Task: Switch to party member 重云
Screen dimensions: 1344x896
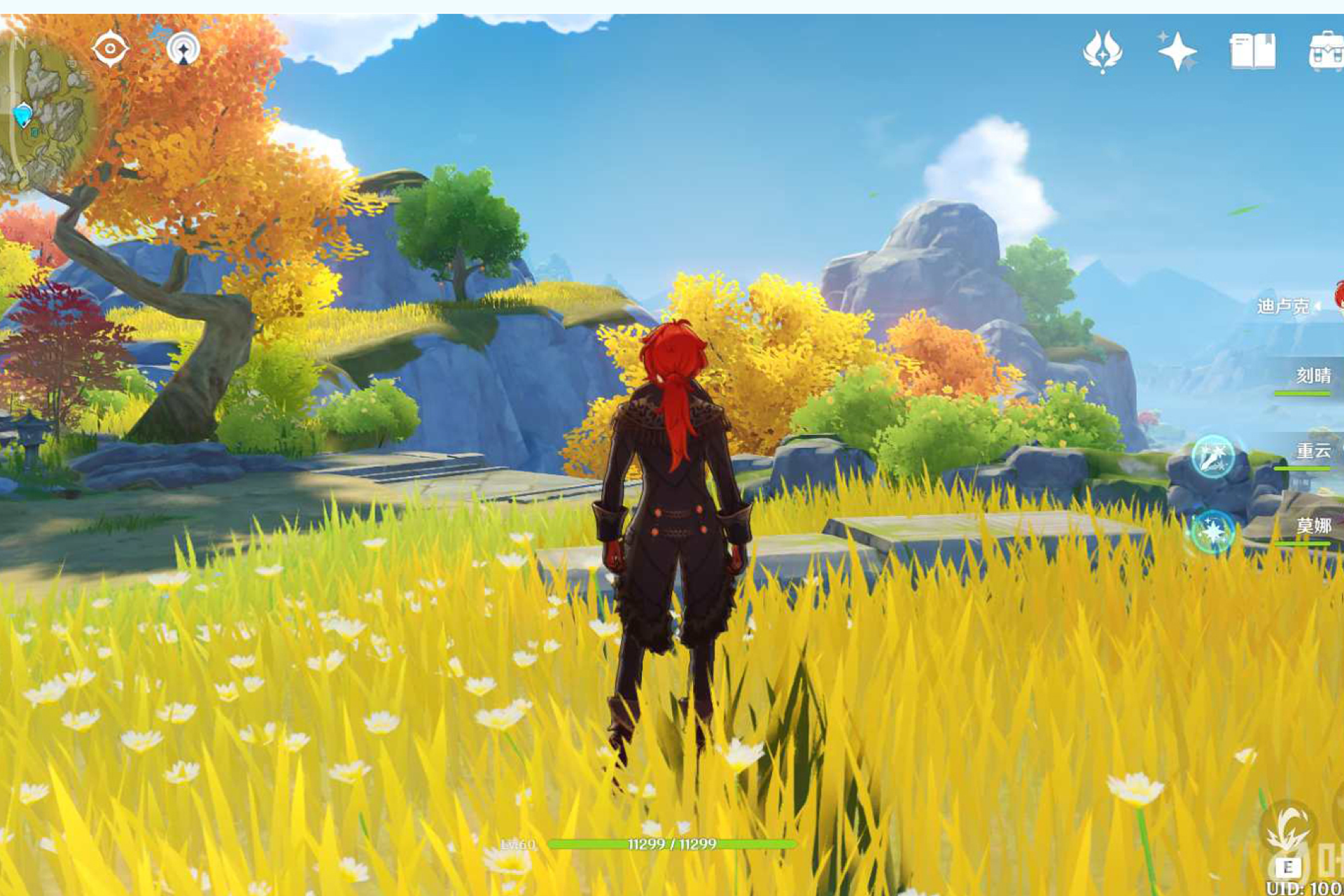Action: click(1312, 451)
